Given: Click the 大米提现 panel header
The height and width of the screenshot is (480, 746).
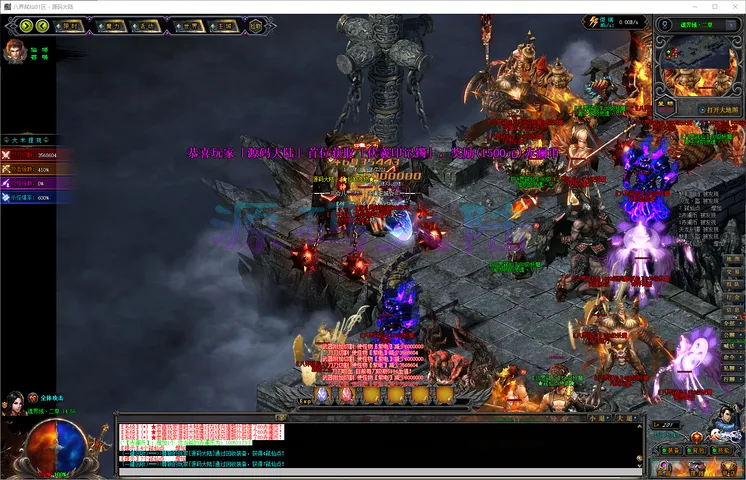Looking at the screenshot, I should tap(27, 140).
